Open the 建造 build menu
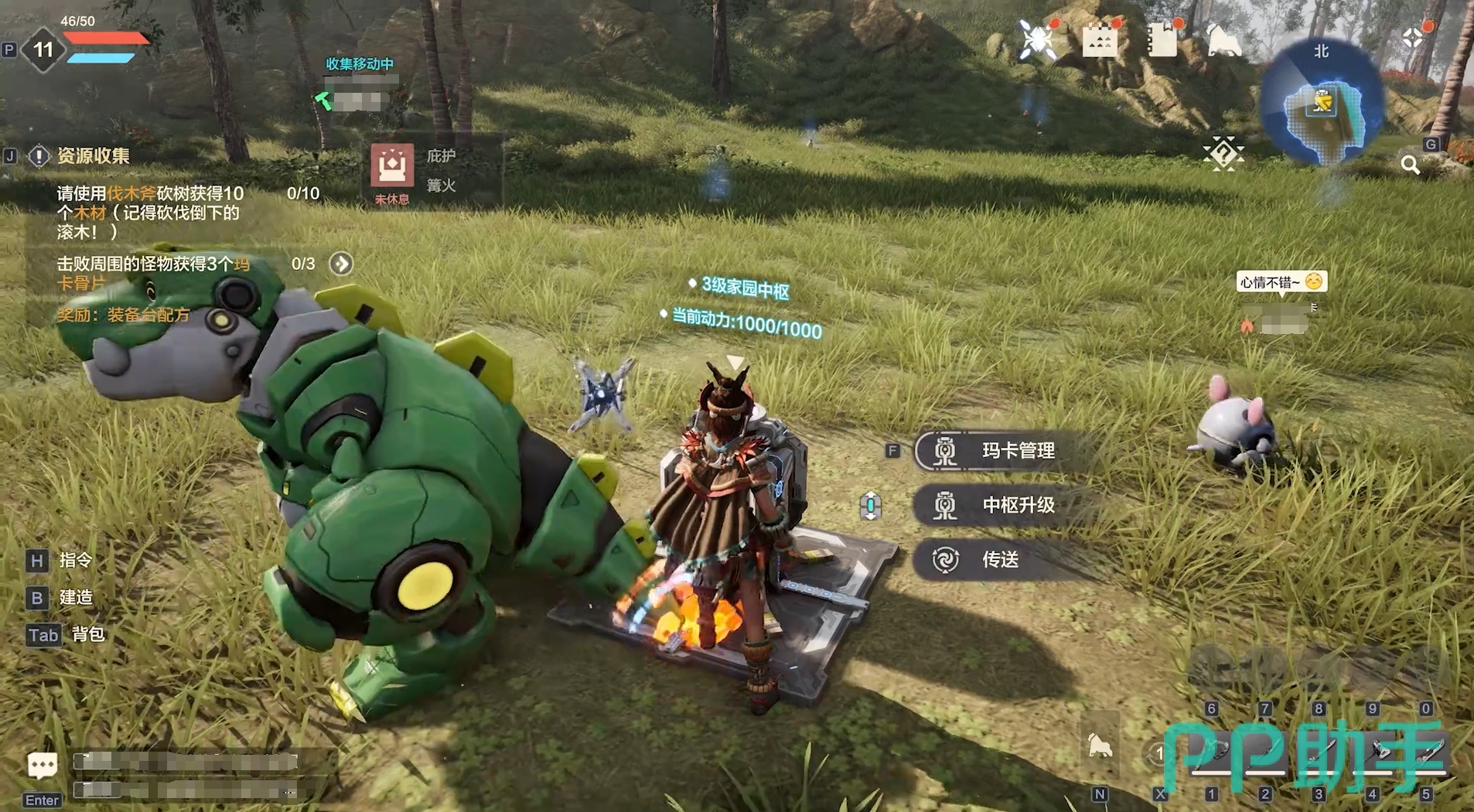 pyautogui.click(x=75, y=597)
